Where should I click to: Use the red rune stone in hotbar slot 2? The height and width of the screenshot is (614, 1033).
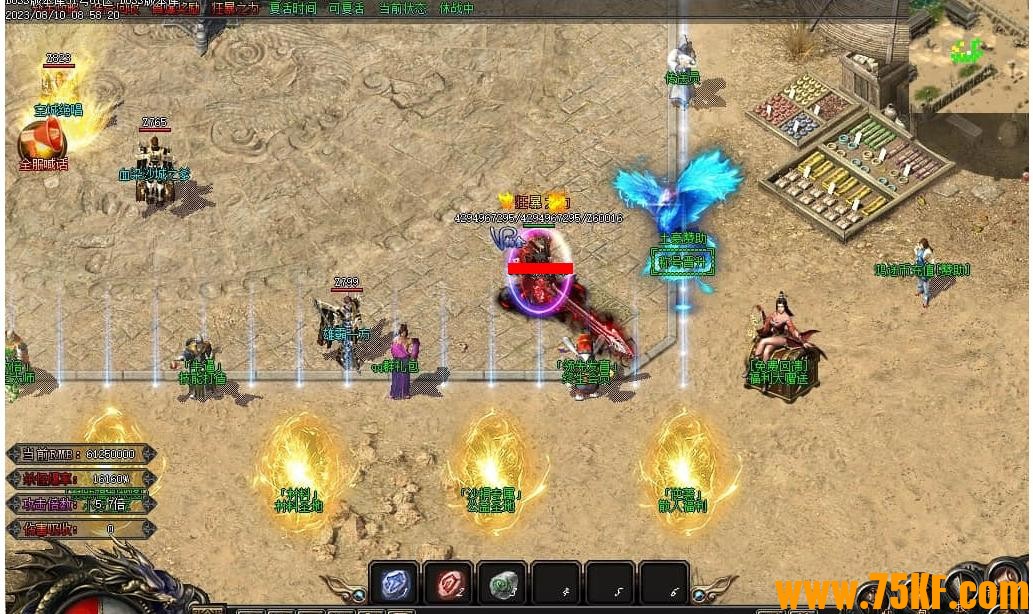pos(448,584)
